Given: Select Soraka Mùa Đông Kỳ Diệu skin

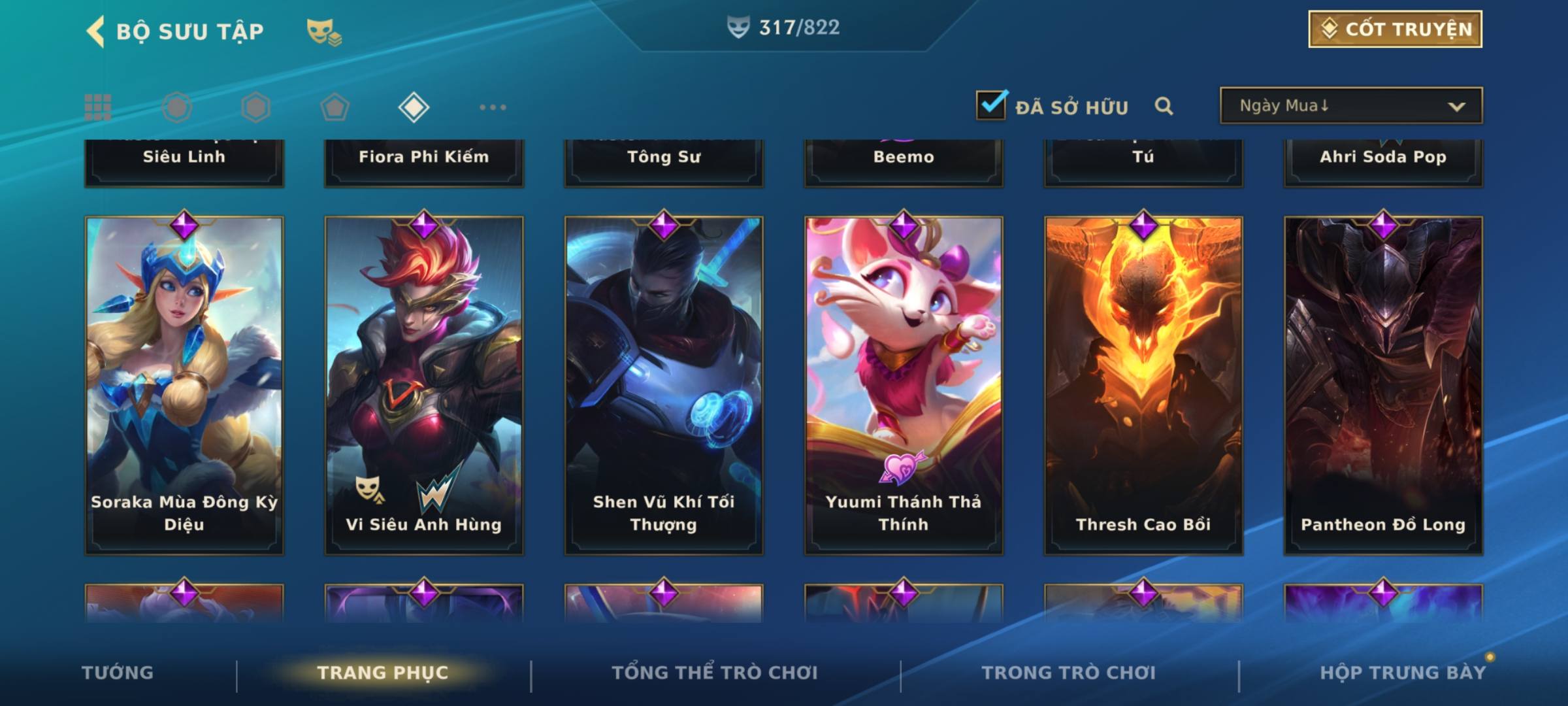Looking at the screenshot, I should [184, 386].
